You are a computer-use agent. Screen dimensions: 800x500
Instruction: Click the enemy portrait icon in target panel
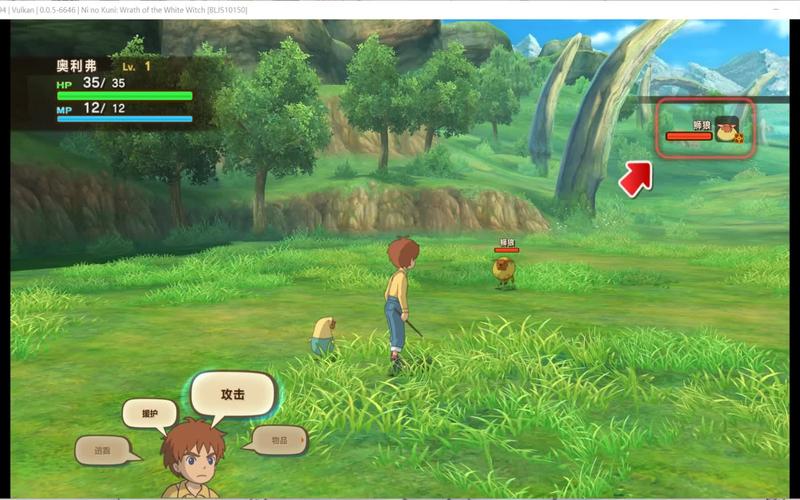pos(728,130)
